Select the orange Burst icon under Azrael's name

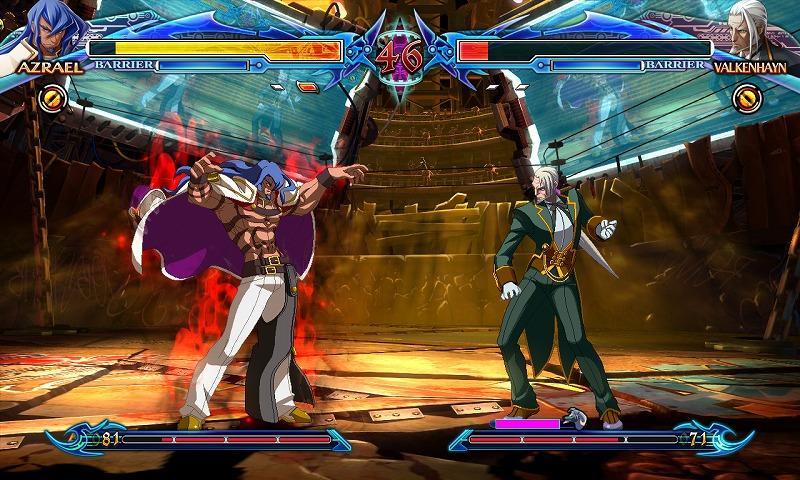53,98
